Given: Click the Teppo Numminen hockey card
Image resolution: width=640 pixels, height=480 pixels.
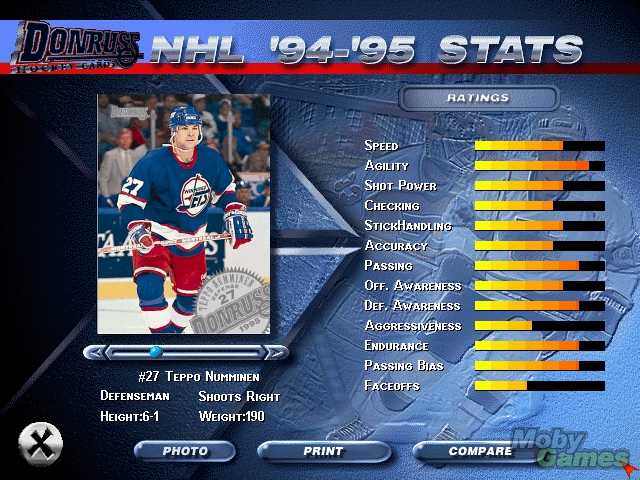Looking at the screenshot, I should click(183, 213).
